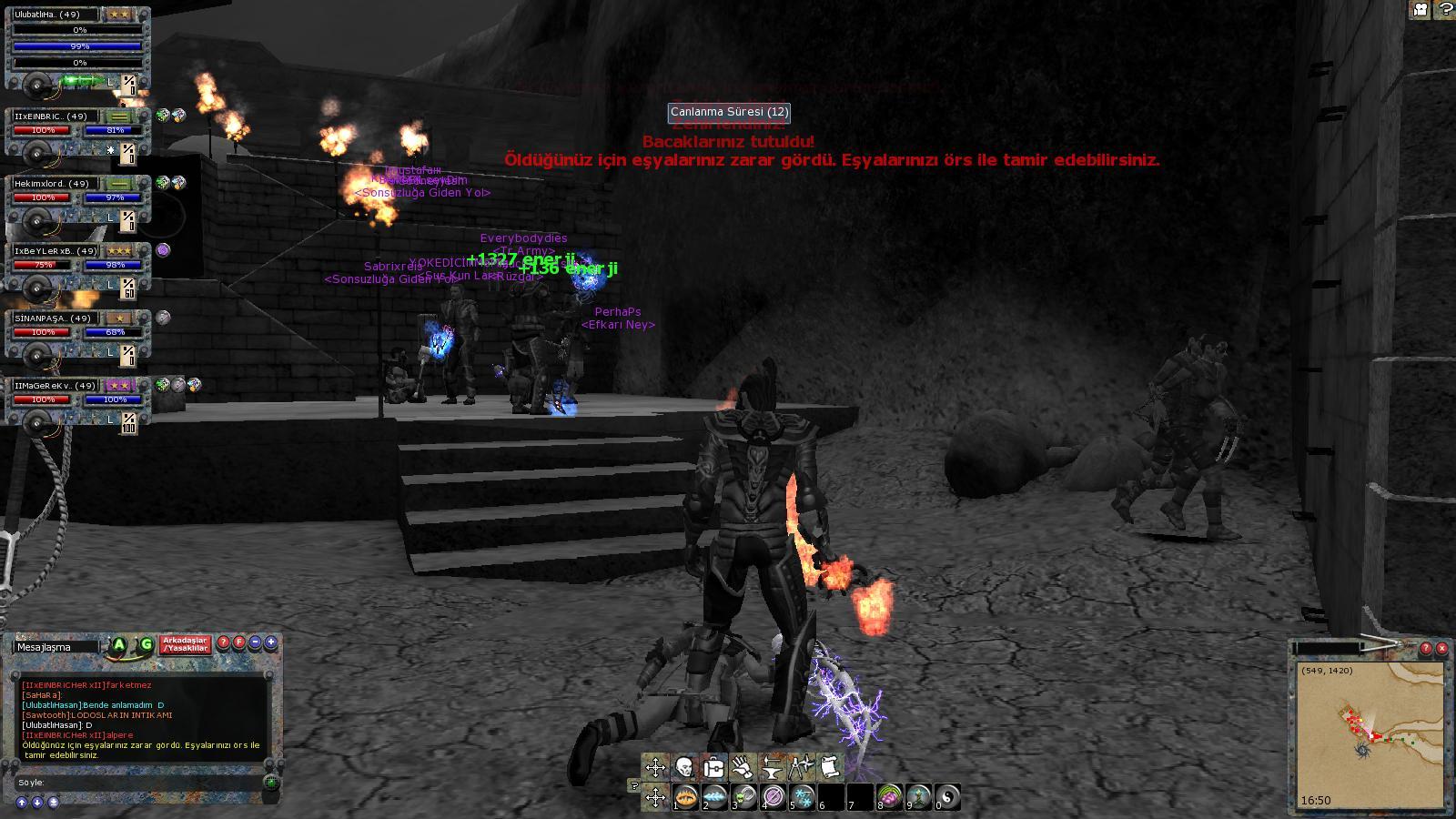Screen dimensions: 1456x819
Task: Click the green A chat channel button
Action: click(118, 645)
